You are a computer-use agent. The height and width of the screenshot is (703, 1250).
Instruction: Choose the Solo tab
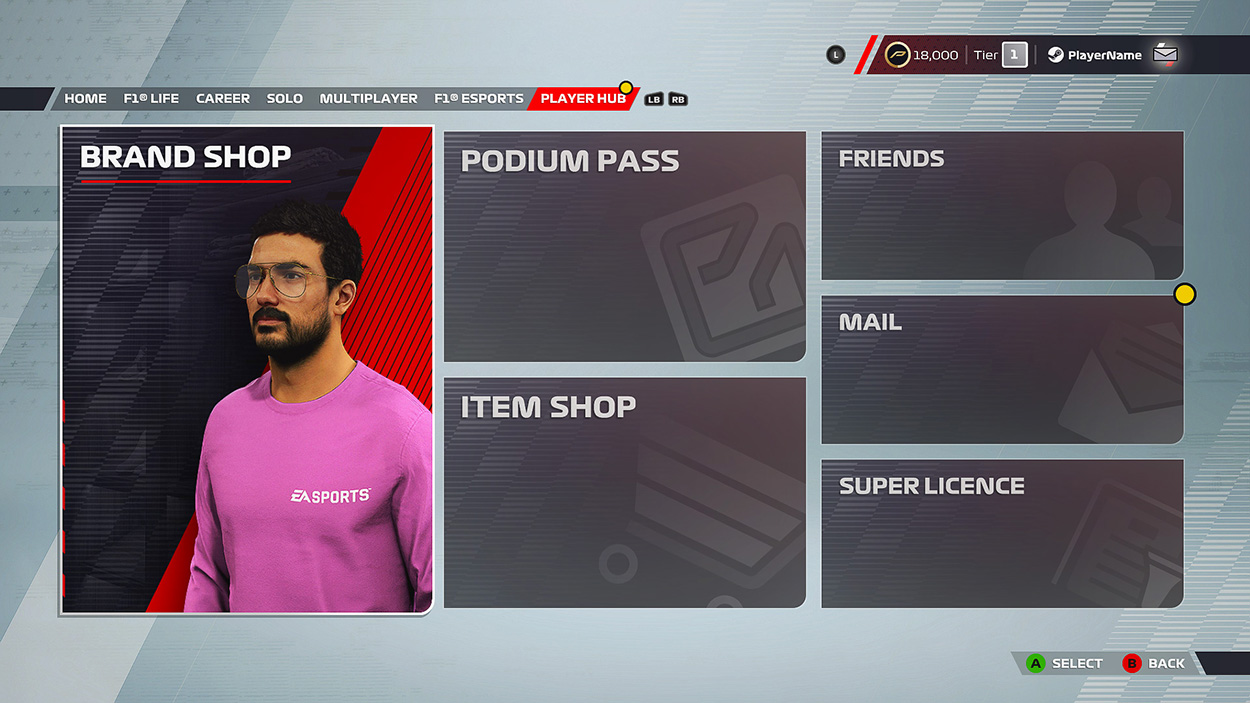(285, 99)
